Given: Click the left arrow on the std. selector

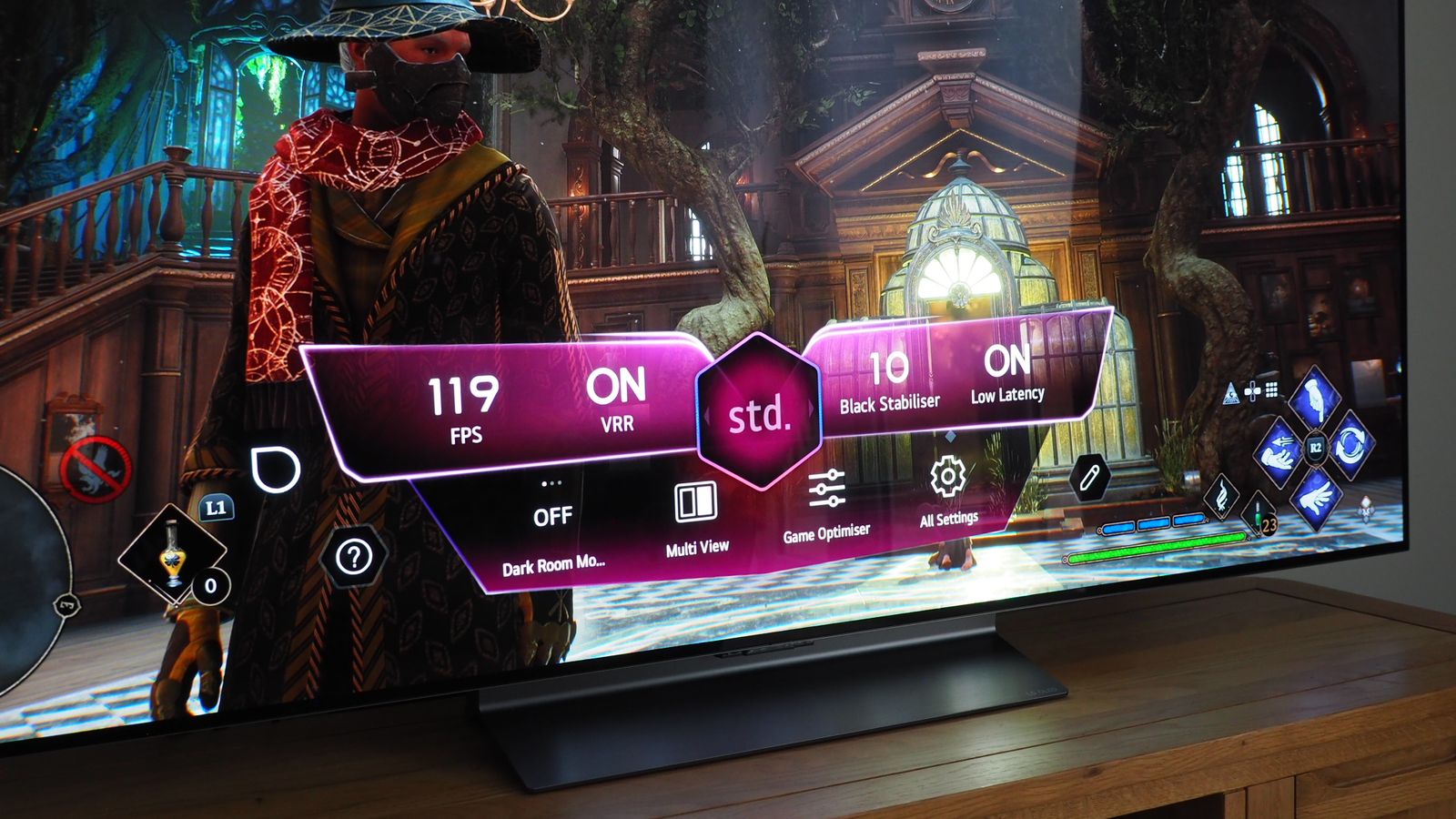Looking at the screenshot, I should 705,417.
